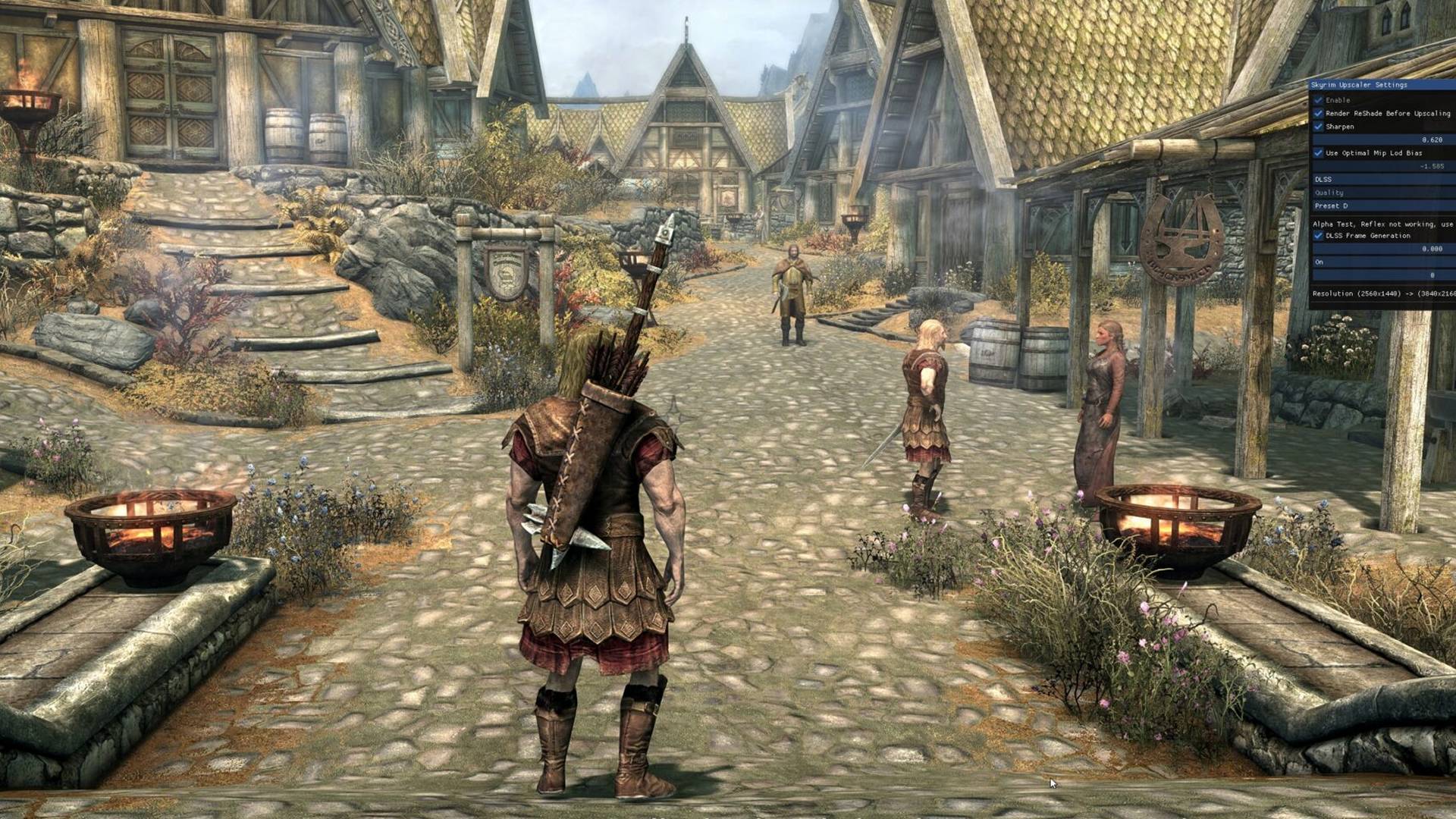Uncheck Use Optimal Mip Lod Bias

[x=1317, y=152]
